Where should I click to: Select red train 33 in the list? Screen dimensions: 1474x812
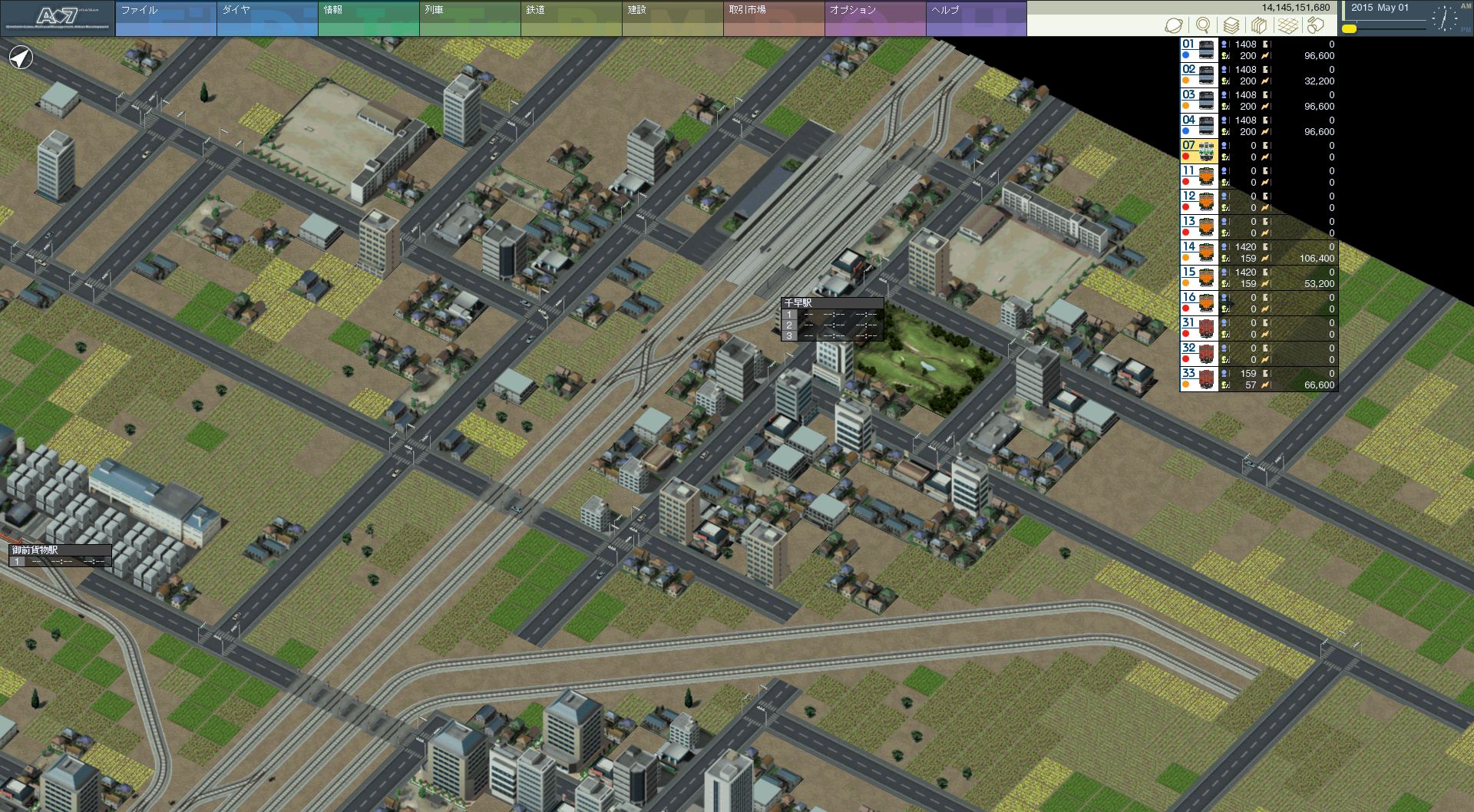(x=1258, y=379)
